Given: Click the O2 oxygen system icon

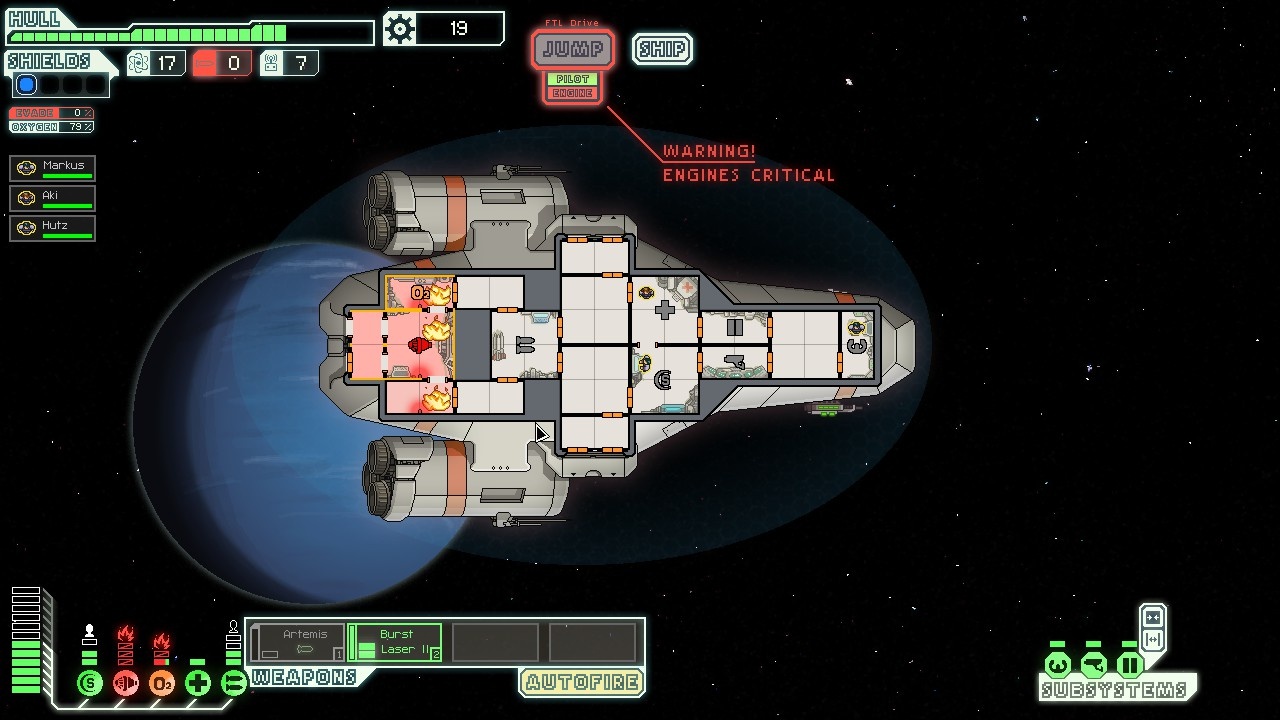Looking at the screenshot, I should click(162, 684).
